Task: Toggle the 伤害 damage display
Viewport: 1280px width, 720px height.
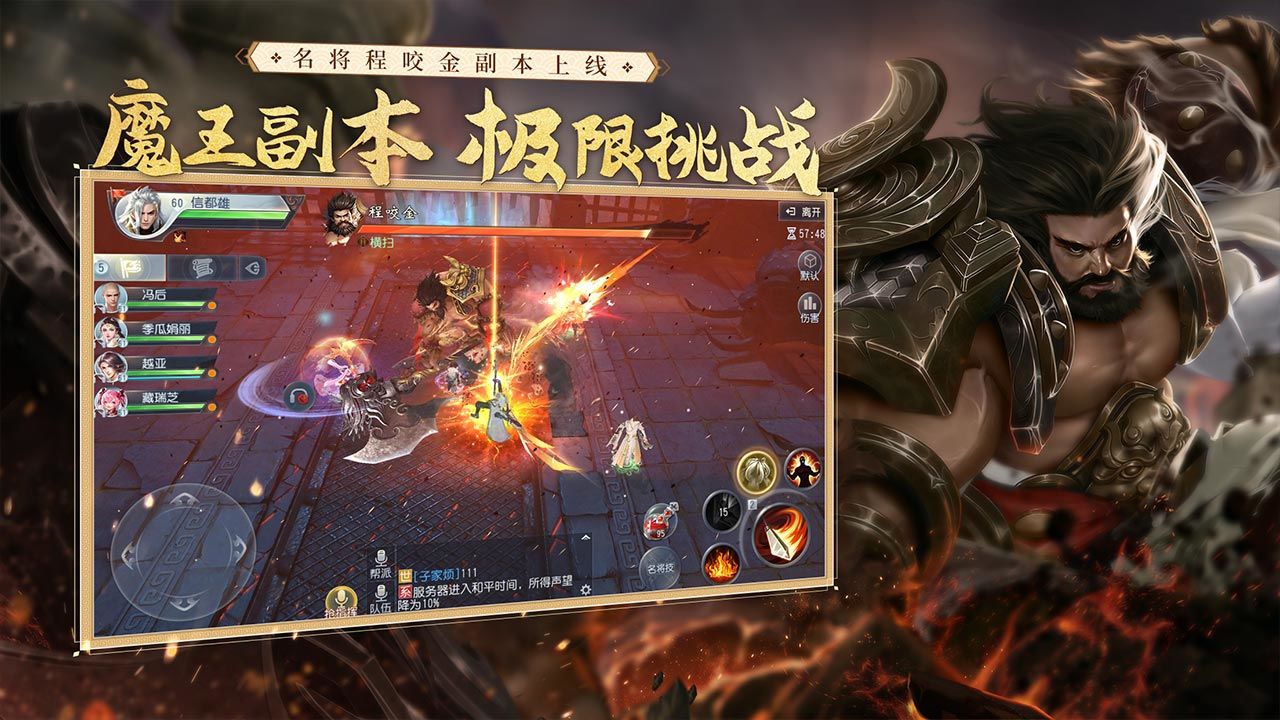Action: 810,305
